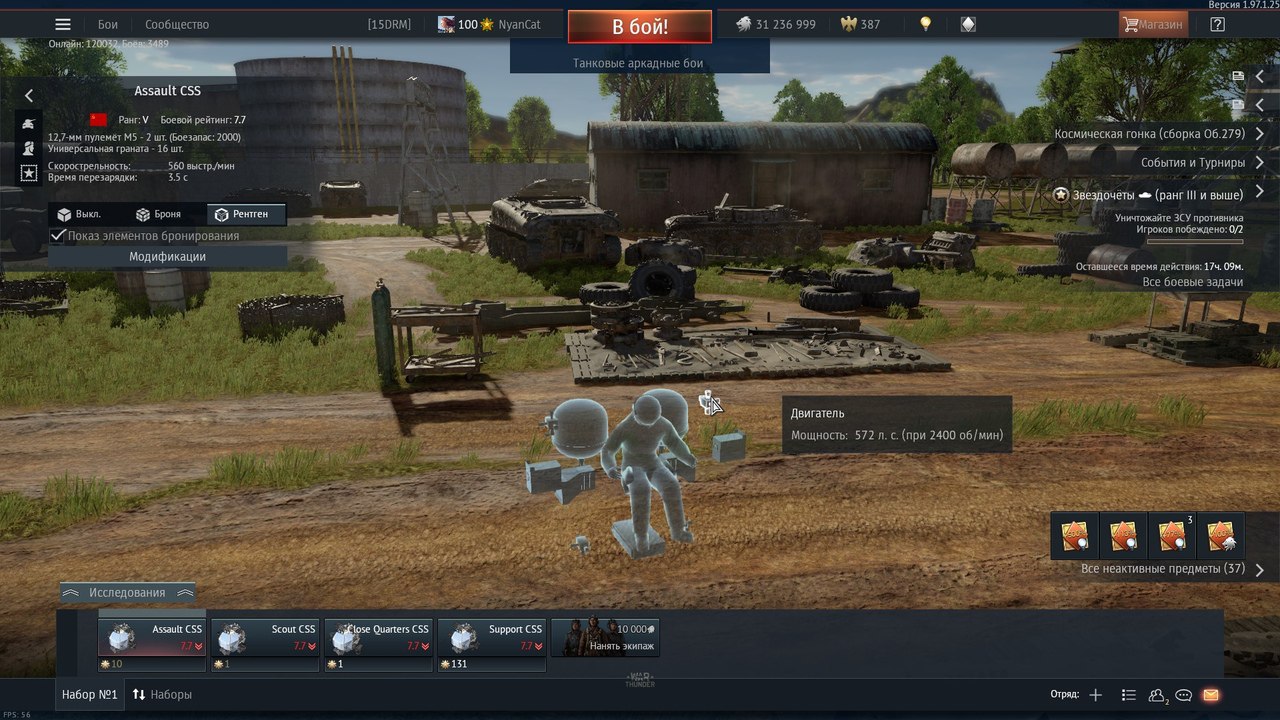
Task: Open the Сообщество menu
Action: click(177, 24)
